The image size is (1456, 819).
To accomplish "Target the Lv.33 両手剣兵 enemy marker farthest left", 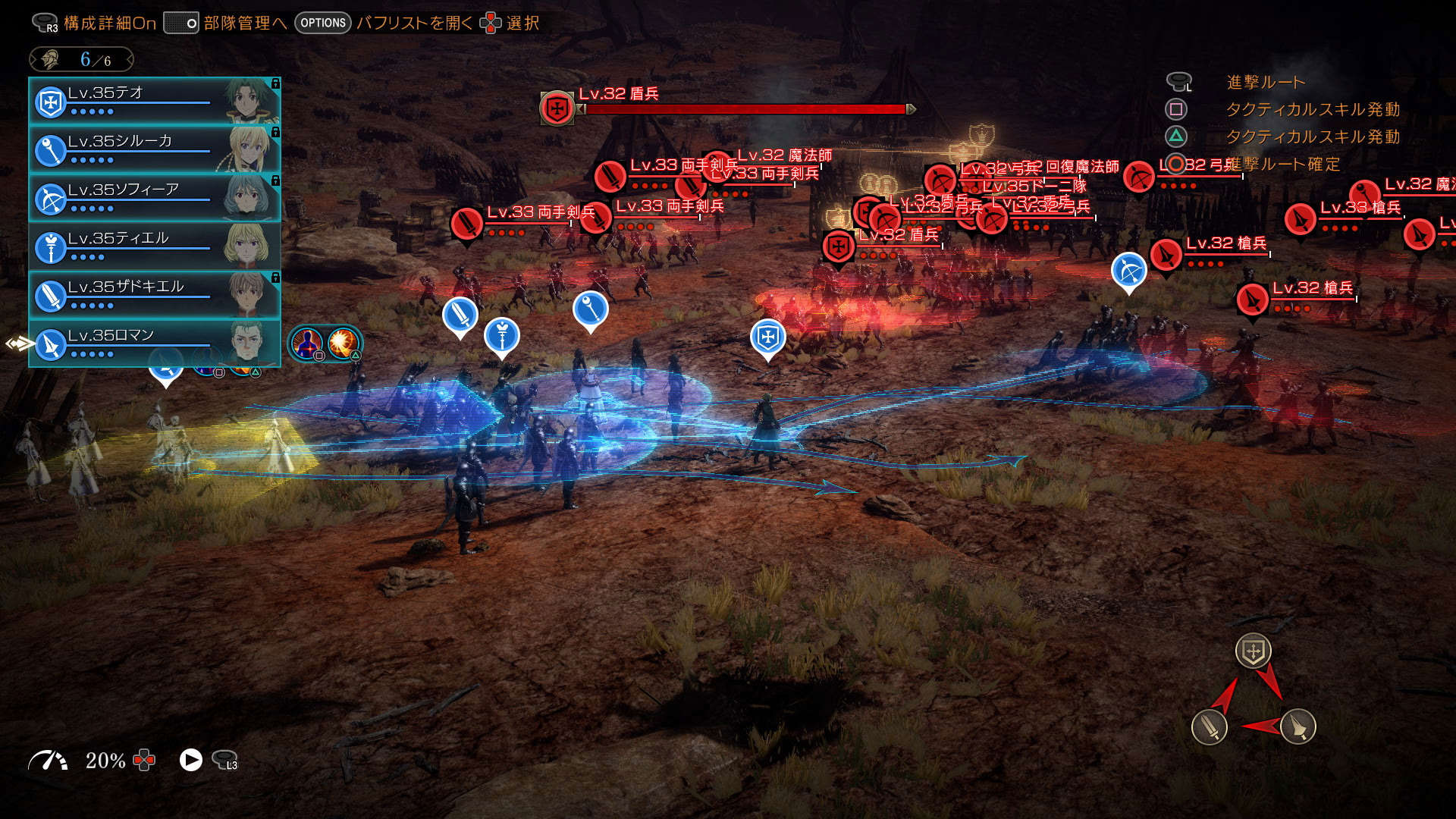I will coord(466,224).
